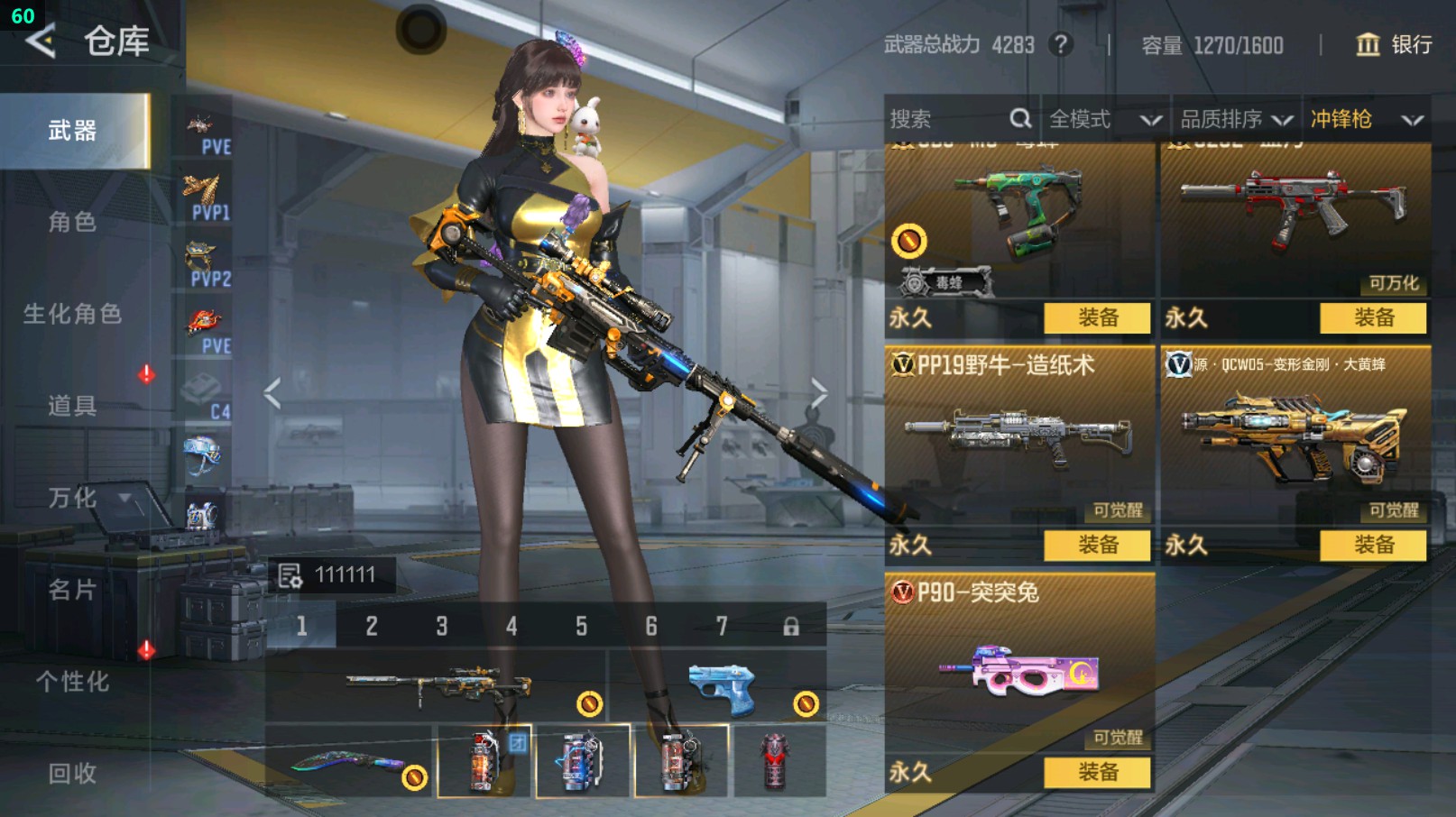Open the 回收 section
1456x817 pixels.
(x=72, y=773)
